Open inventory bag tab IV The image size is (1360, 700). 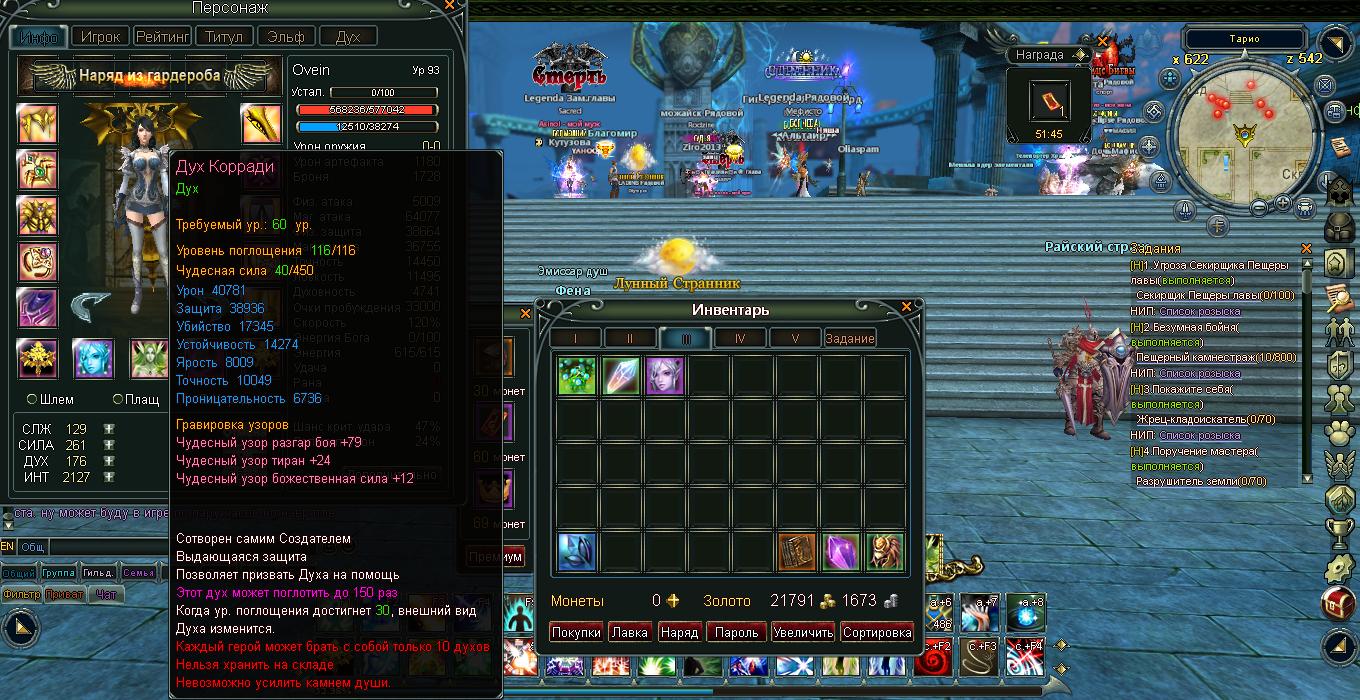740,338
